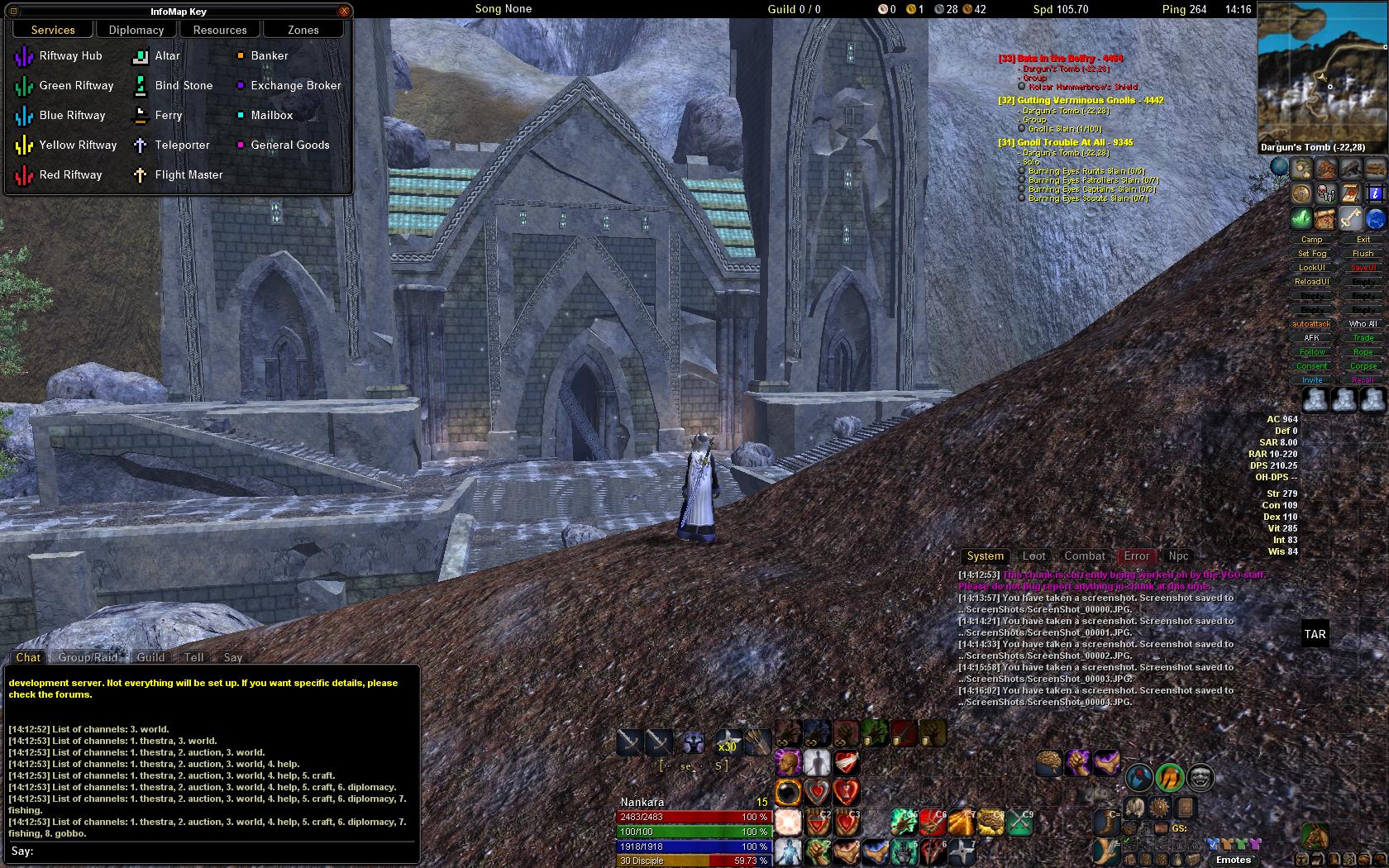Activate the LockUI button
The height and width of the screenshot is (868, 1389).
(1312, 268)
